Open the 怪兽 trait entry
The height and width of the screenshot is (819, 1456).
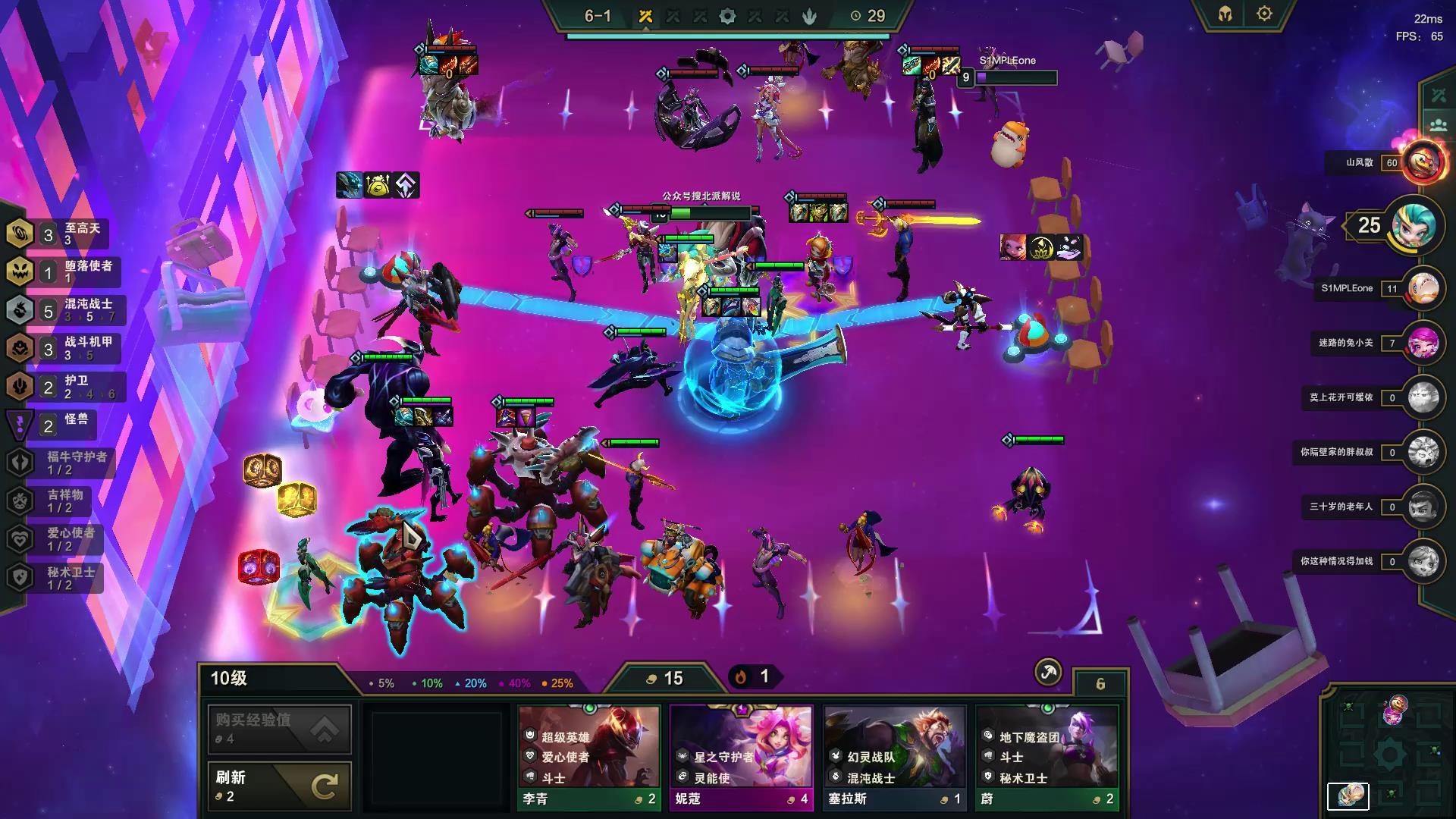pos(53,425)
